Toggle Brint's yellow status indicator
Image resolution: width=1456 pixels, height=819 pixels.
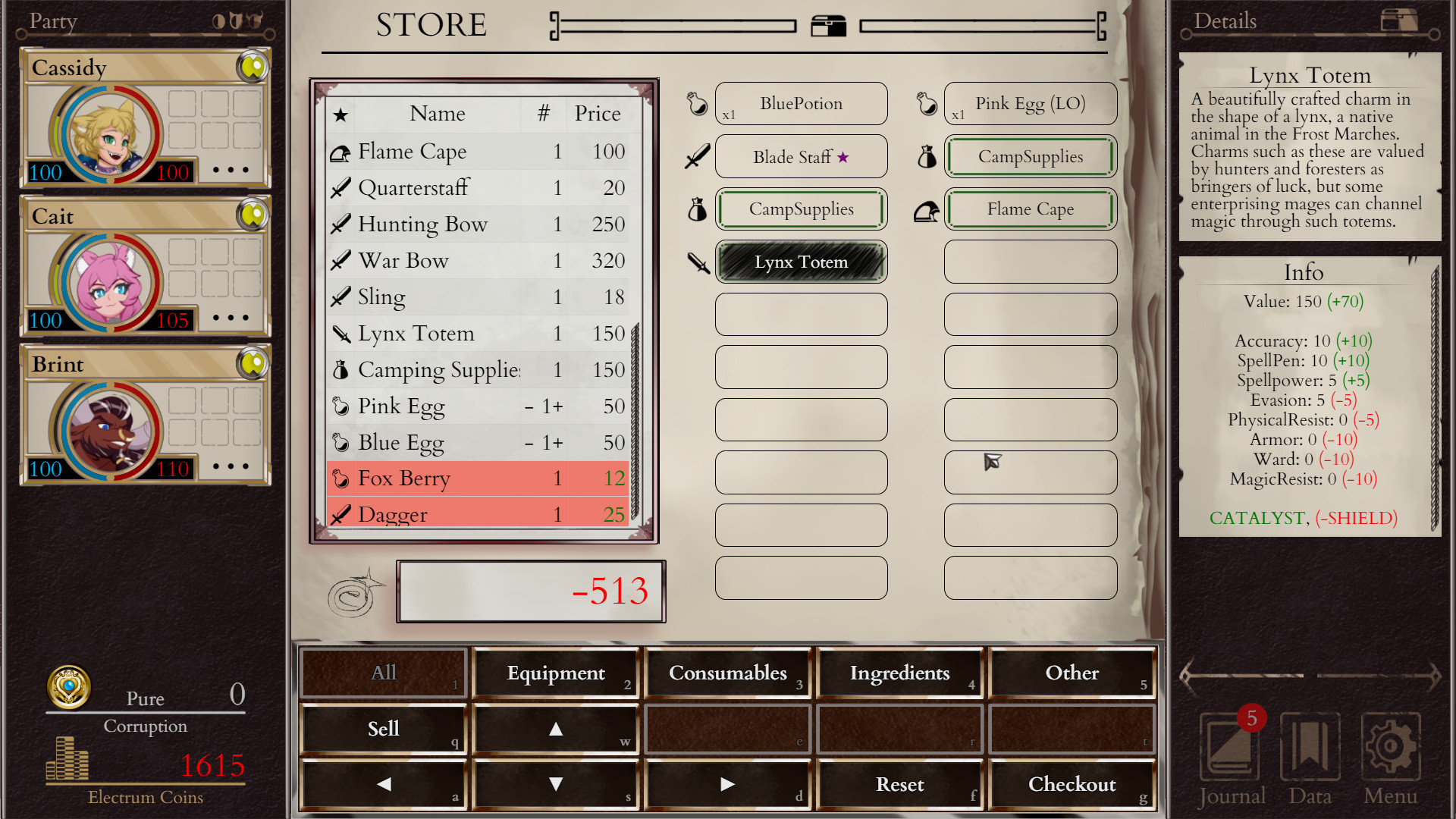(x=253, y=364)
